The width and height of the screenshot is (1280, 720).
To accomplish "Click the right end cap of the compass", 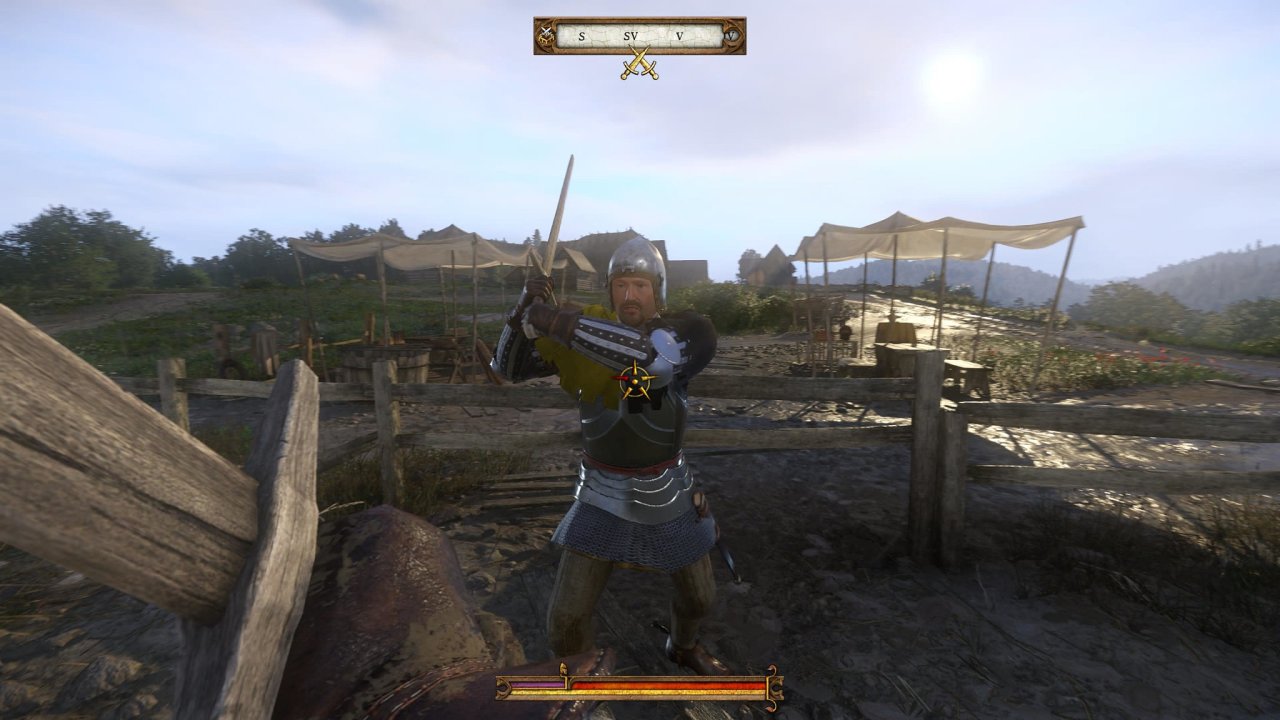I will coord(732,35).
